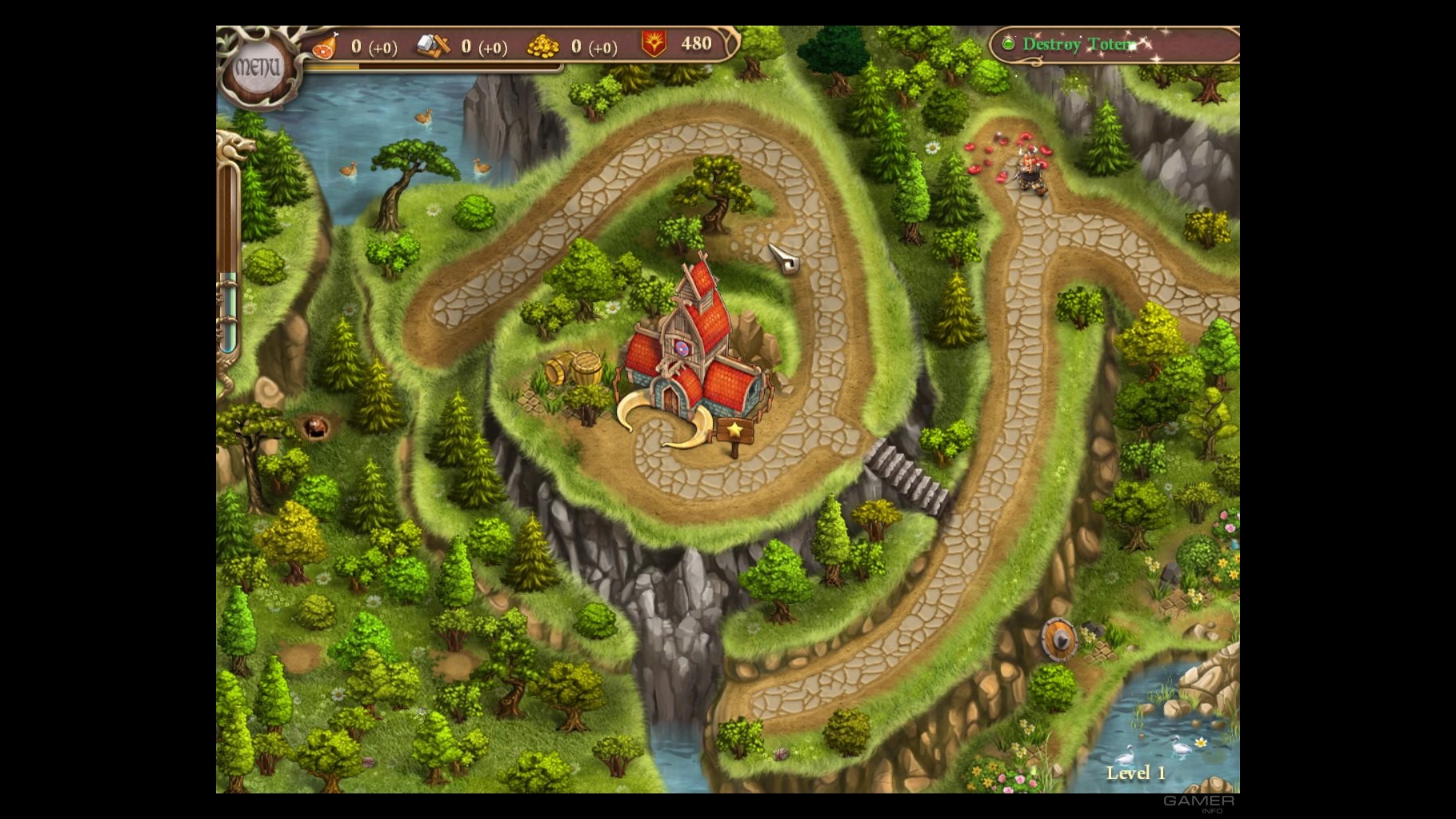Click the bear den hole on the left
The width and height of the screenshot is (1456, 819).
pyautogui.click(x=317, y=429)
